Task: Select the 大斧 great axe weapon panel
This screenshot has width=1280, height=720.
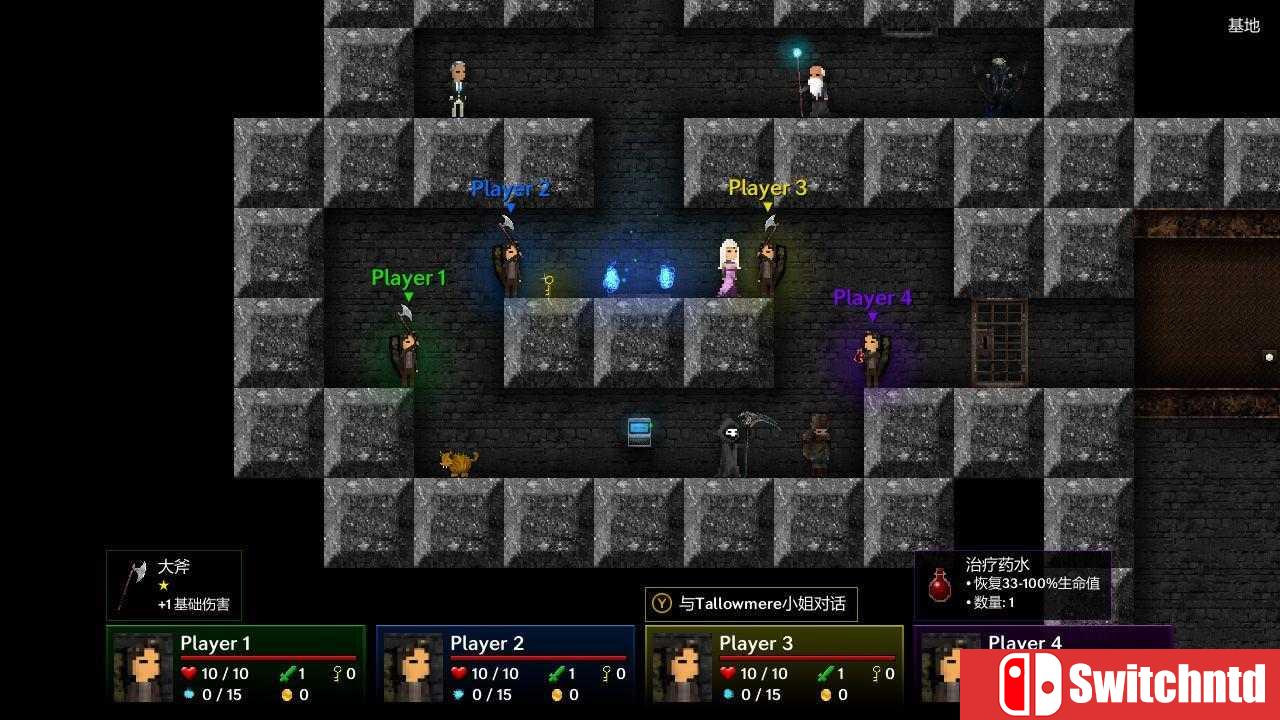Action: 174,585
